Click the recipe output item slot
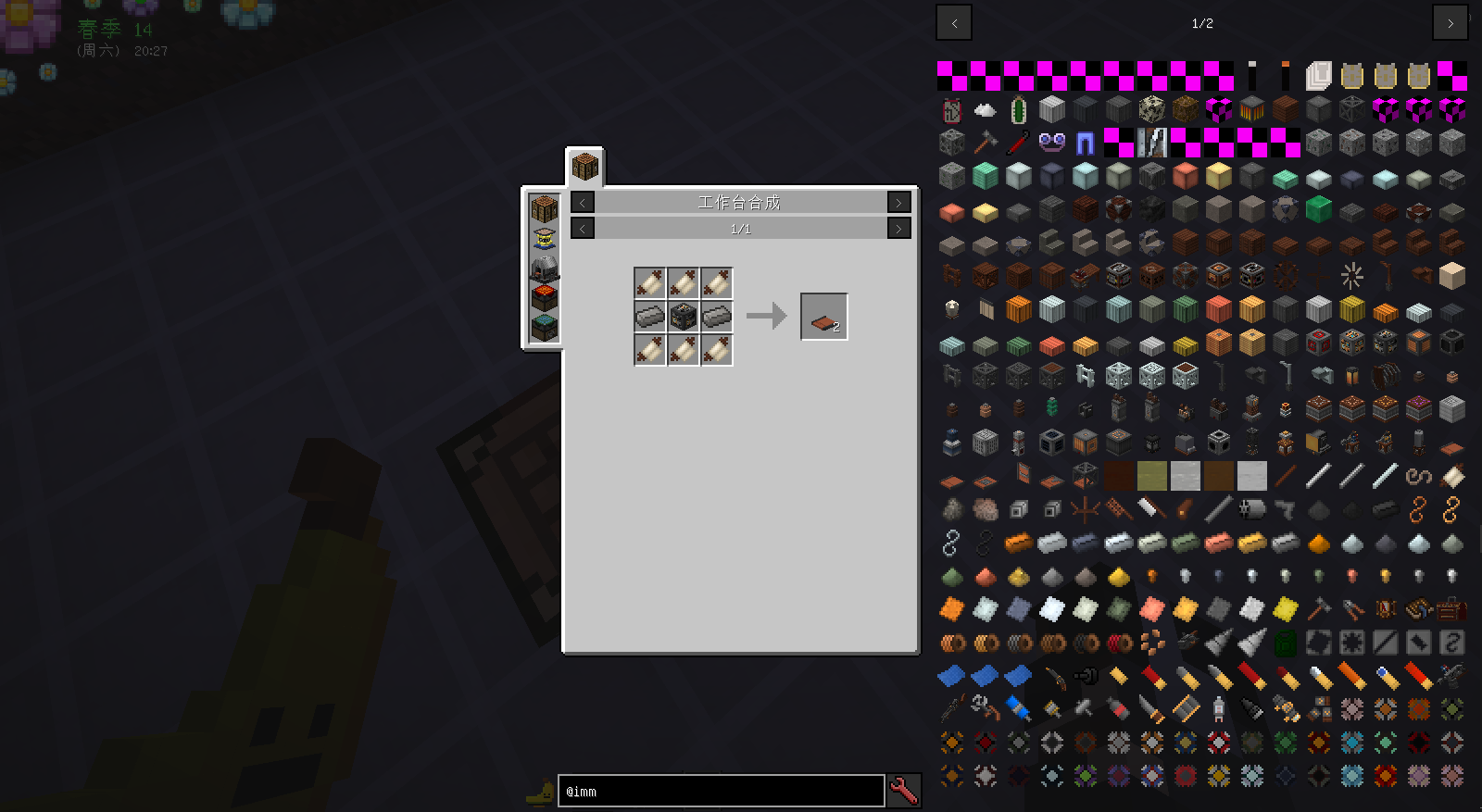 [823, 318]
